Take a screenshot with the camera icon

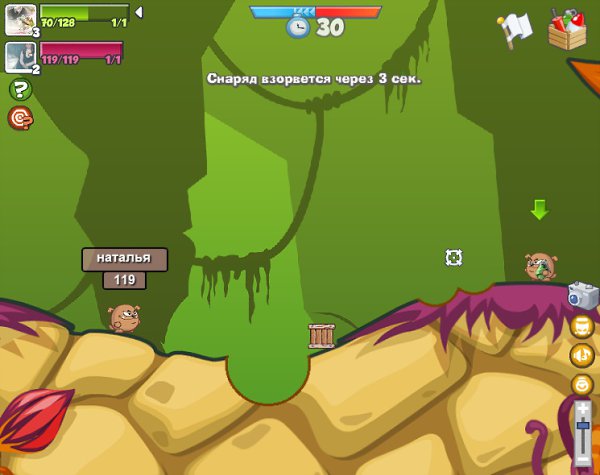pos(582,294)
